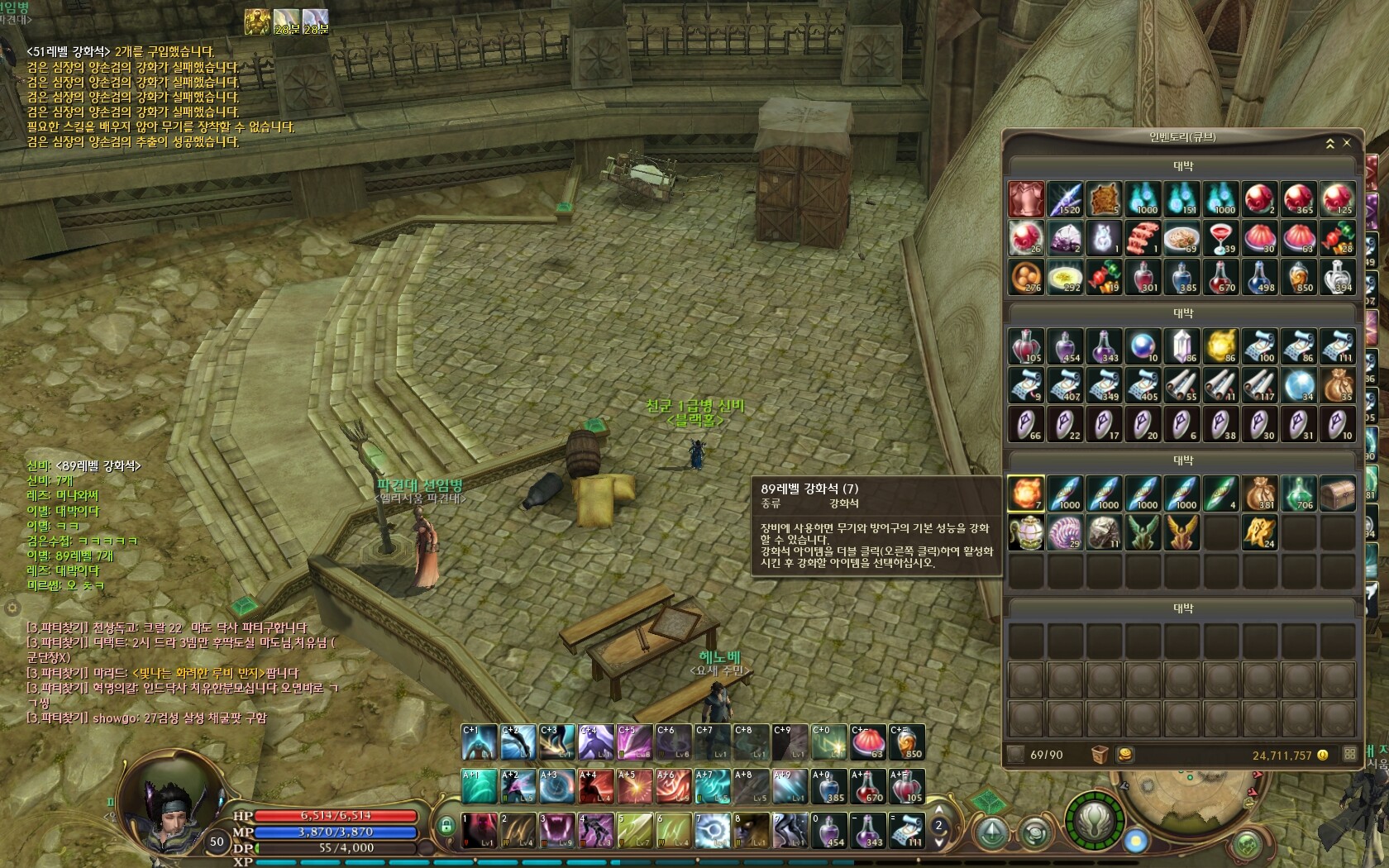This screenshot has height=868, width=1389.
Task: Click the golden winged statue item
Action: click(x=1181, y=532)
